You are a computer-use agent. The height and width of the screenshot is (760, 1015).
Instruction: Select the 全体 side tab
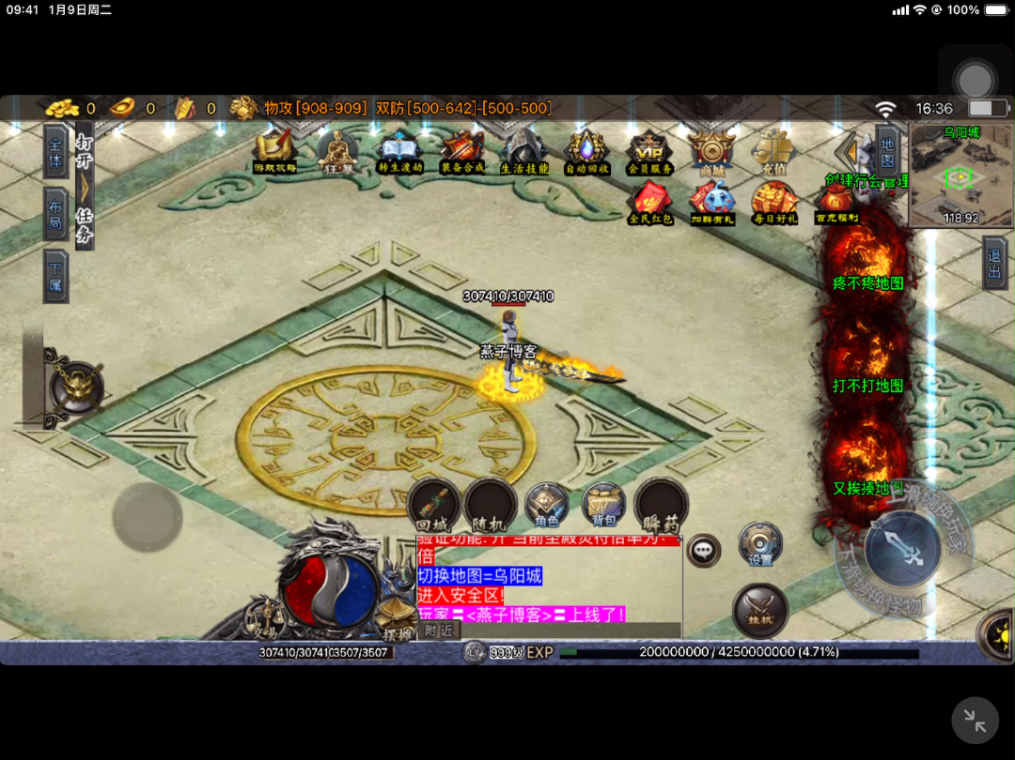pyautogui.click(x=56, y=152)
